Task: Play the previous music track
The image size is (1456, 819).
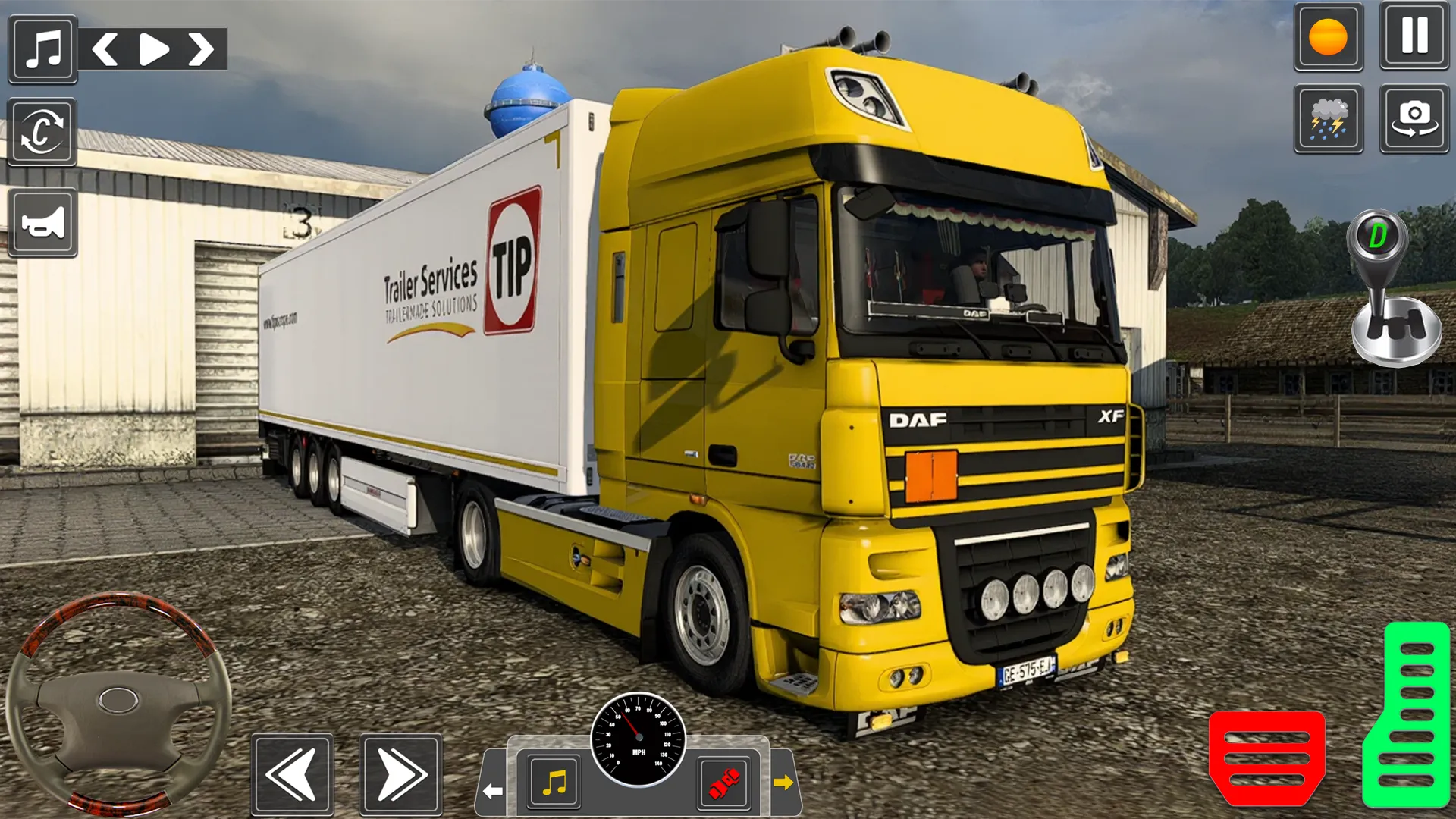Action: (x=105, y=50)
